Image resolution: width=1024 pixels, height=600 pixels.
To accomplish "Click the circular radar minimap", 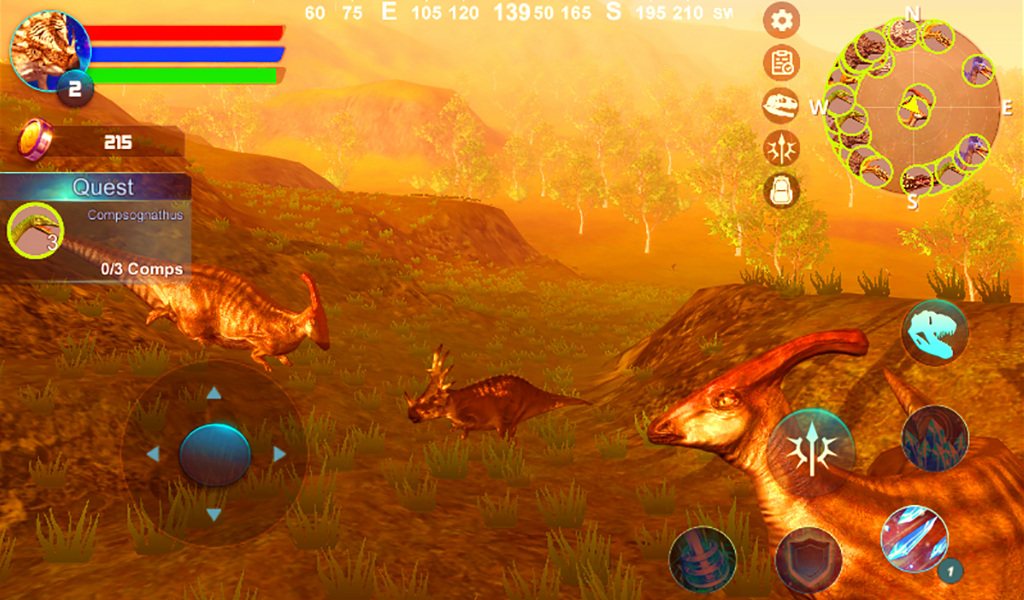I will click(912, 106).
